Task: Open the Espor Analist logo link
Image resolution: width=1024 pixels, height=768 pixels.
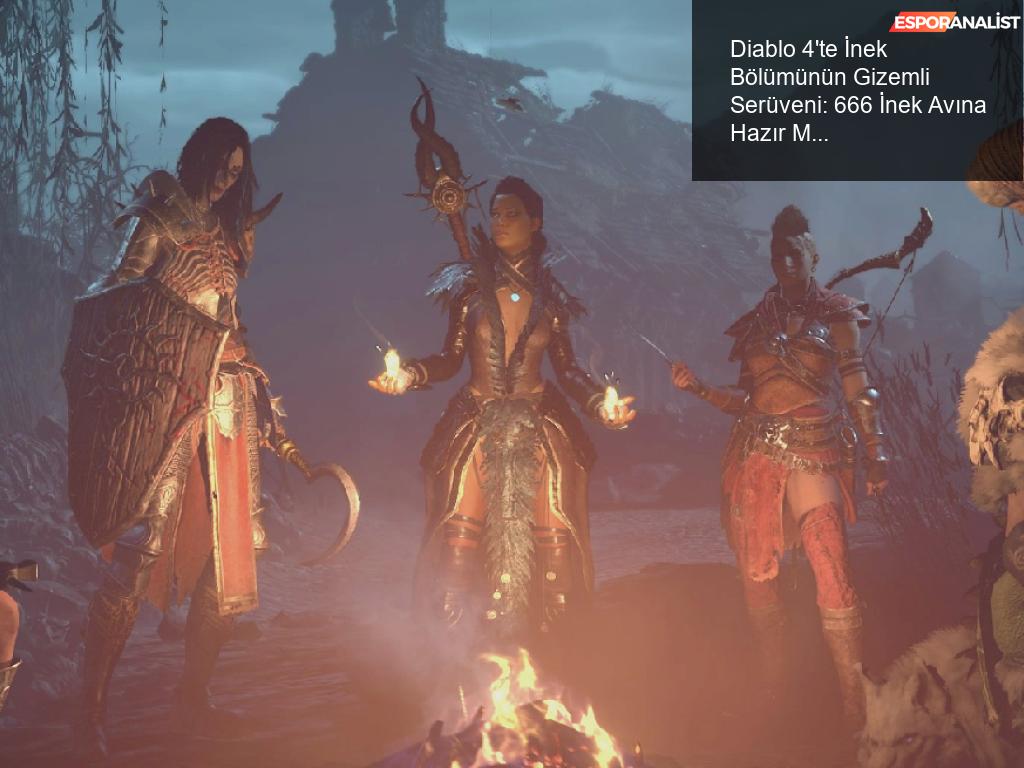Action: pos(954,21)
